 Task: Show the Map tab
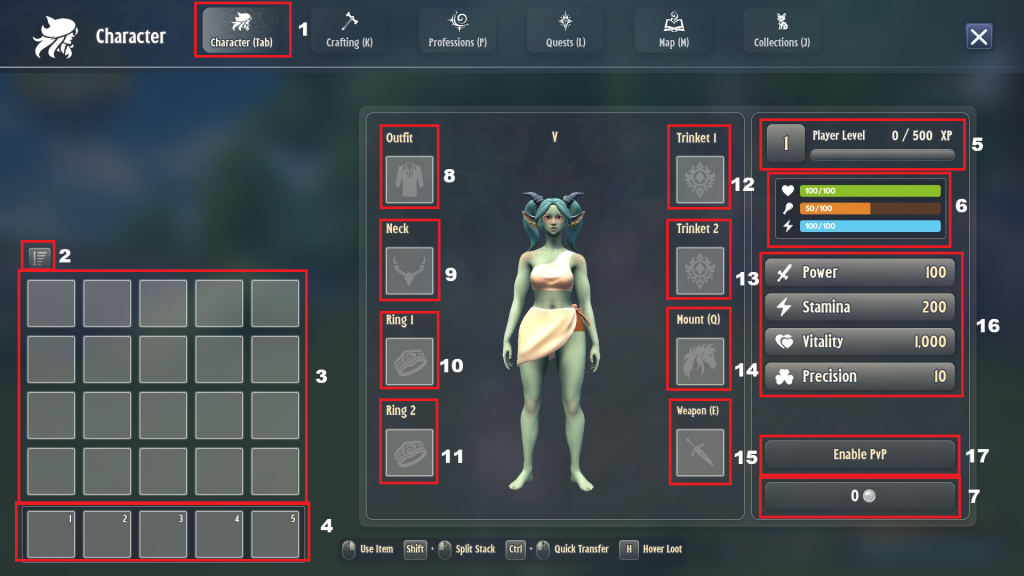673,30
